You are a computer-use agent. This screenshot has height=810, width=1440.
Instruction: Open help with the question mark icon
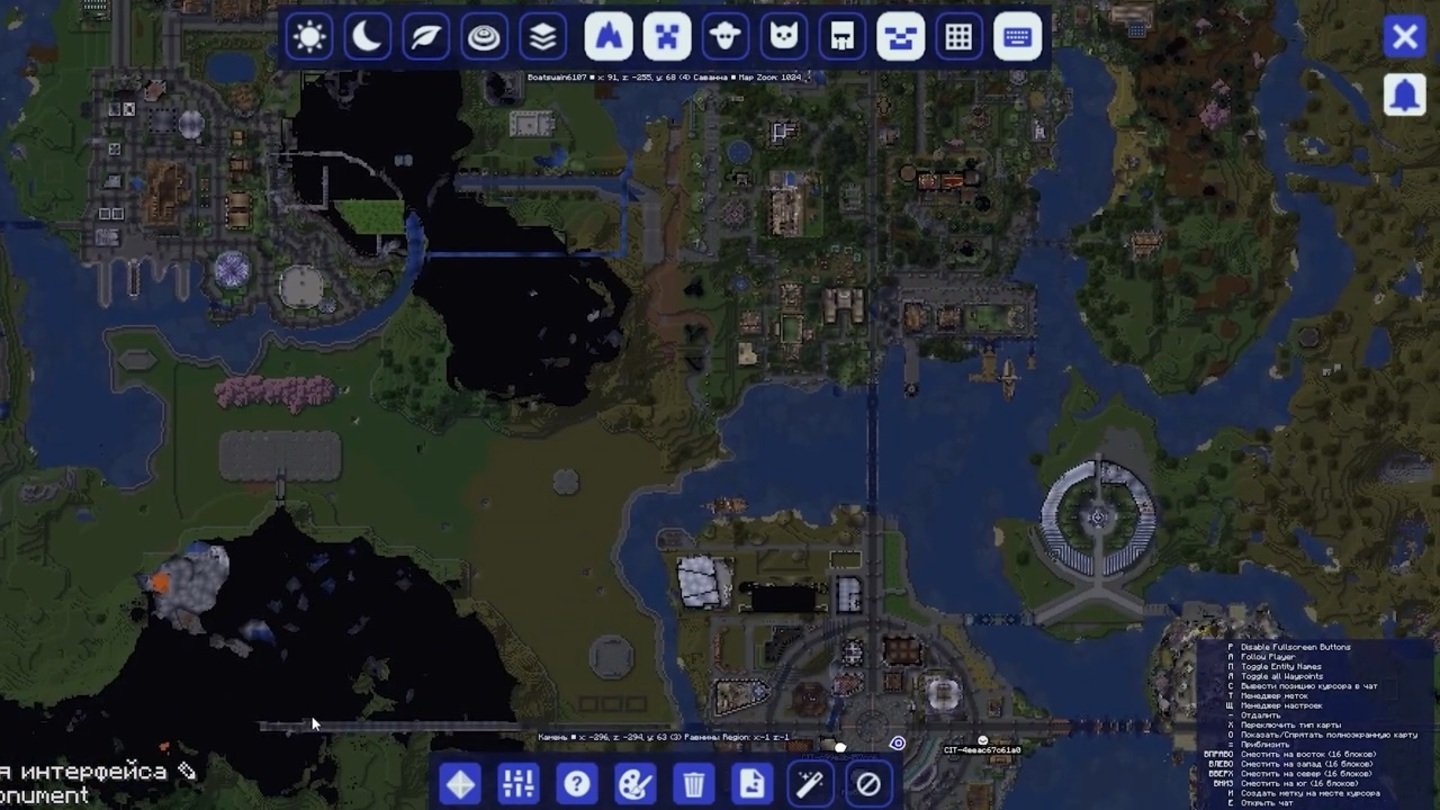(x=577, y=785)
